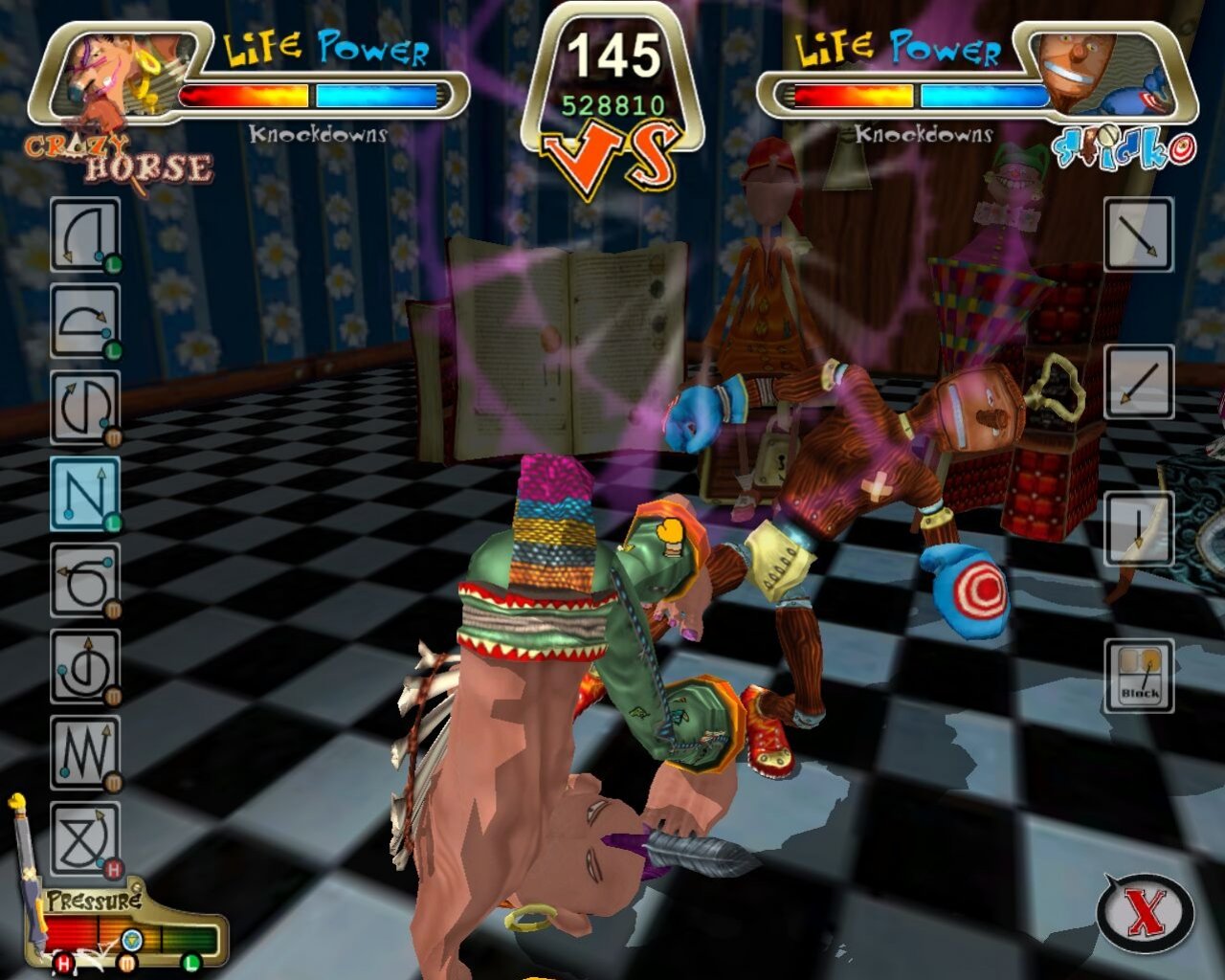Screen dimensions: 1225x980
Task: Select the diagonal down-right arrow move
Action: point(1139,234)
